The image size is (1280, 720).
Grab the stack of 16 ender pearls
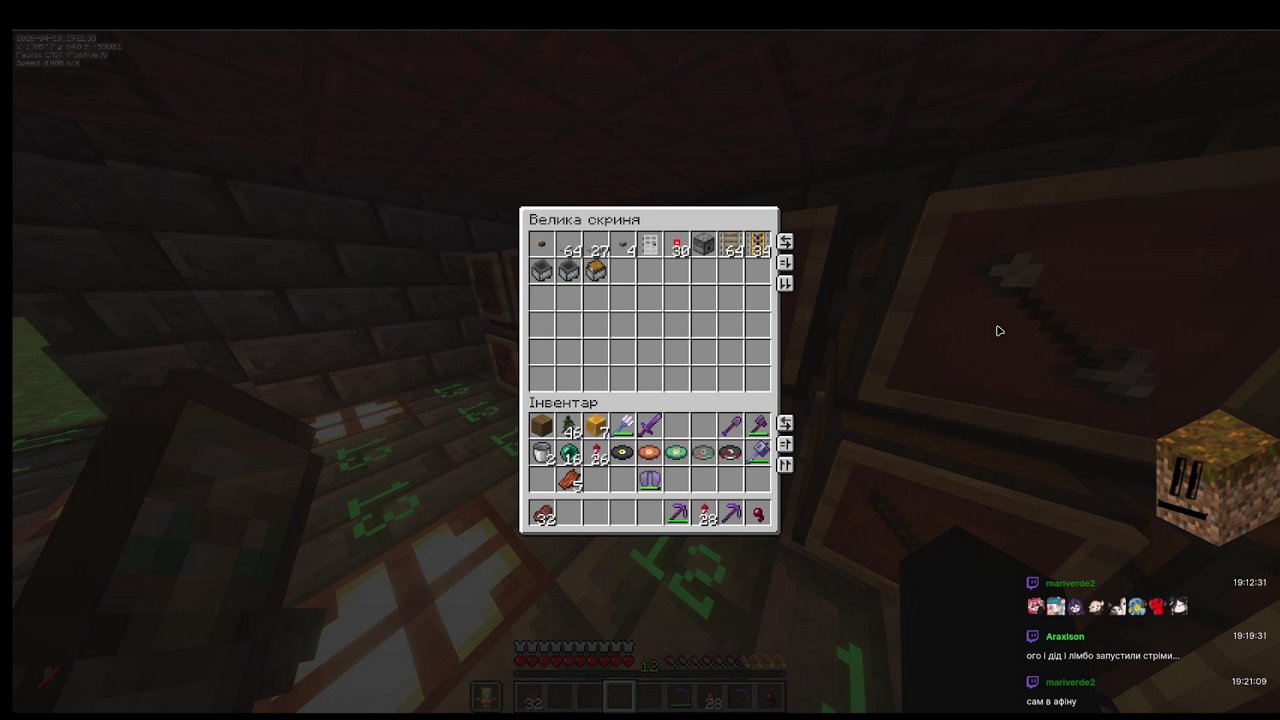point(567,453)
